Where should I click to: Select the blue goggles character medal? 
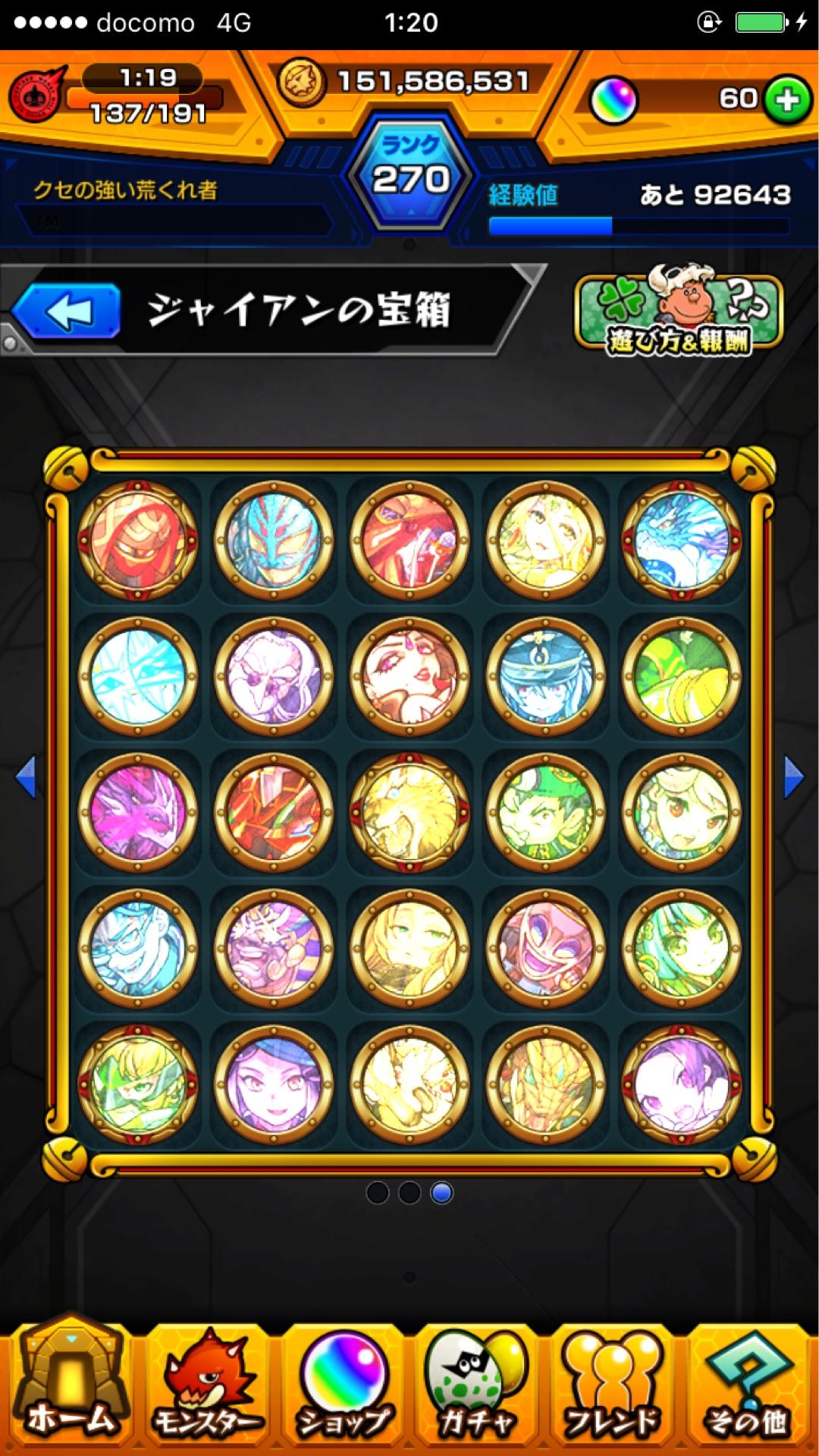click(x=138, y=948)
